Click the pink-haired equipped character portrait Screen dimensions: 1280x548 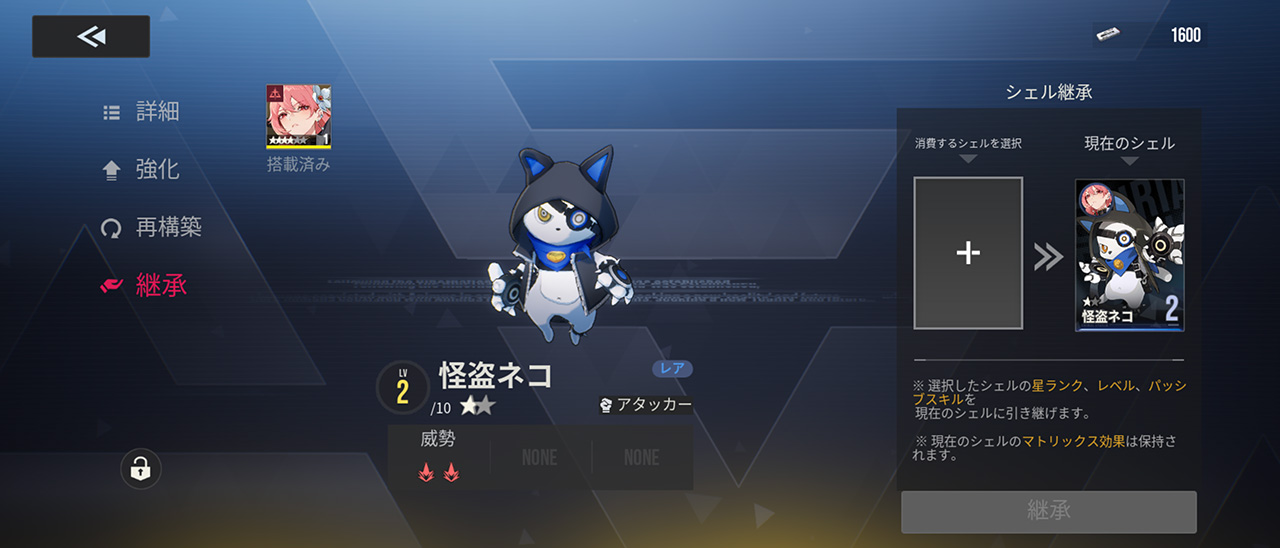tap(298, 117)
